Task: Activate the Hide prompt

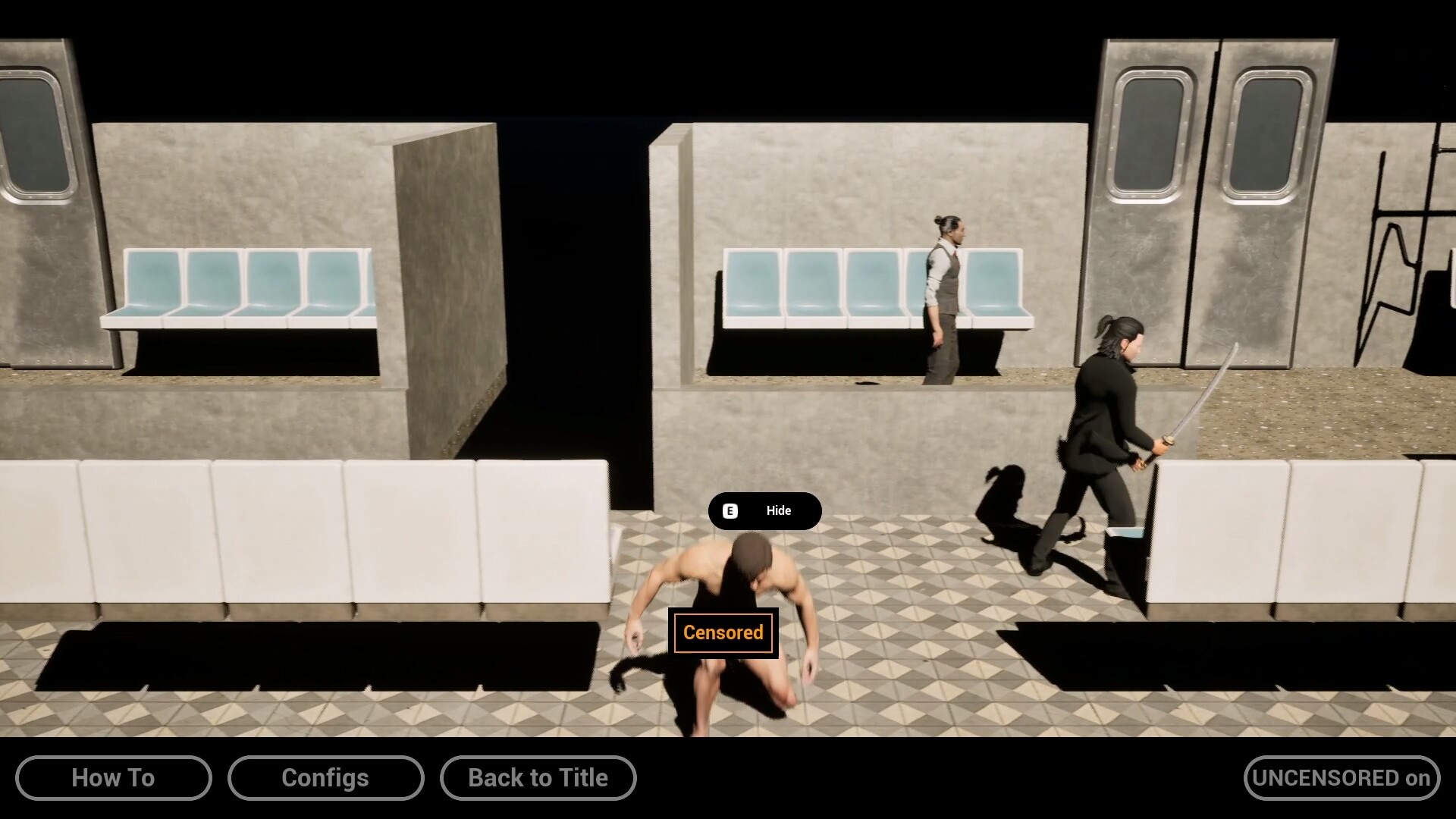Action: point(764,511)
